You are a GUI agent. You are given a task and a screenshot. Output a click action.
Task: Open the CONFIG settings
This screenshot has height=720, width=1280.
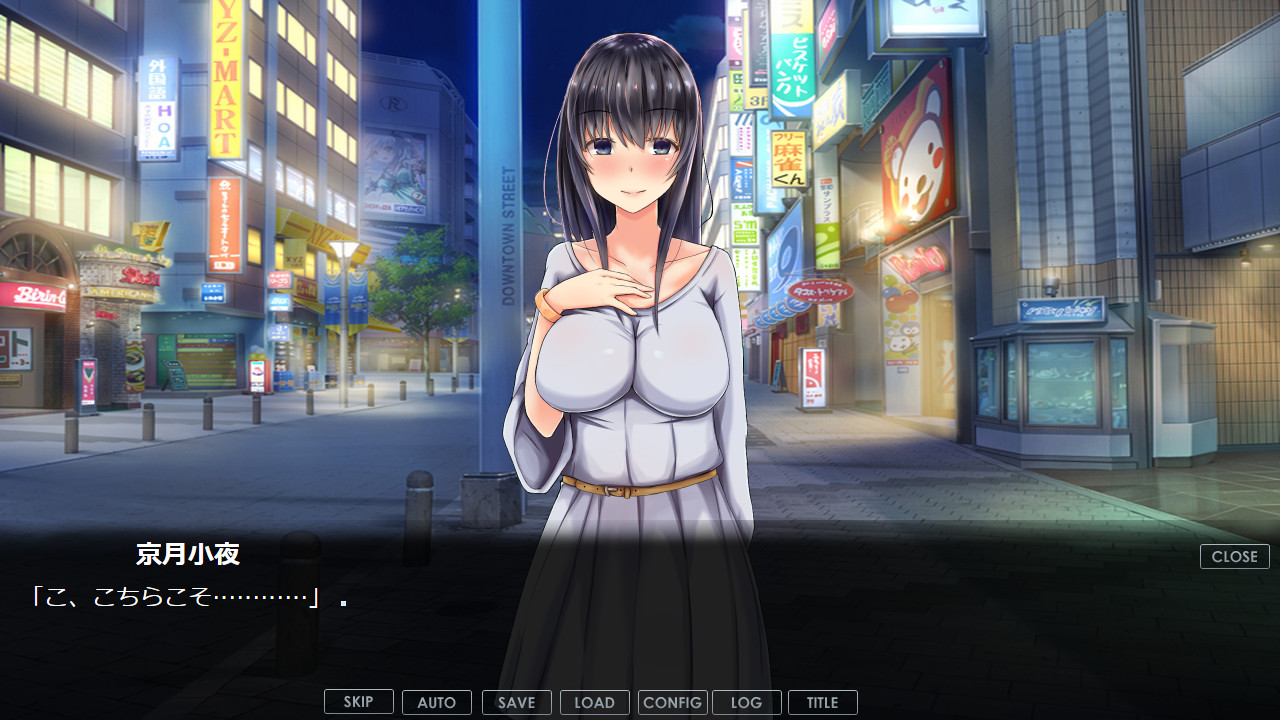(x=673, y=702)
